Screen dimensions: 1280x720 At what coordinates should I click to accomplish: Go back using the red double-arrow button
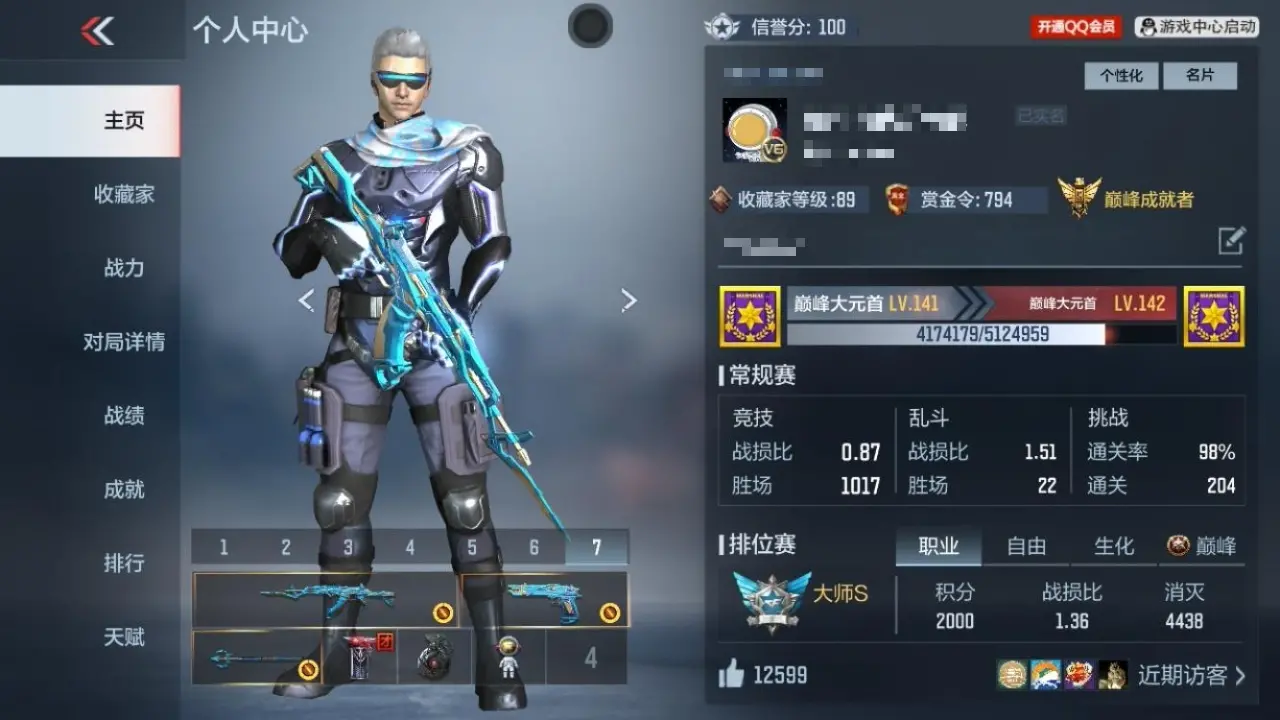click(x=97, y=31)
